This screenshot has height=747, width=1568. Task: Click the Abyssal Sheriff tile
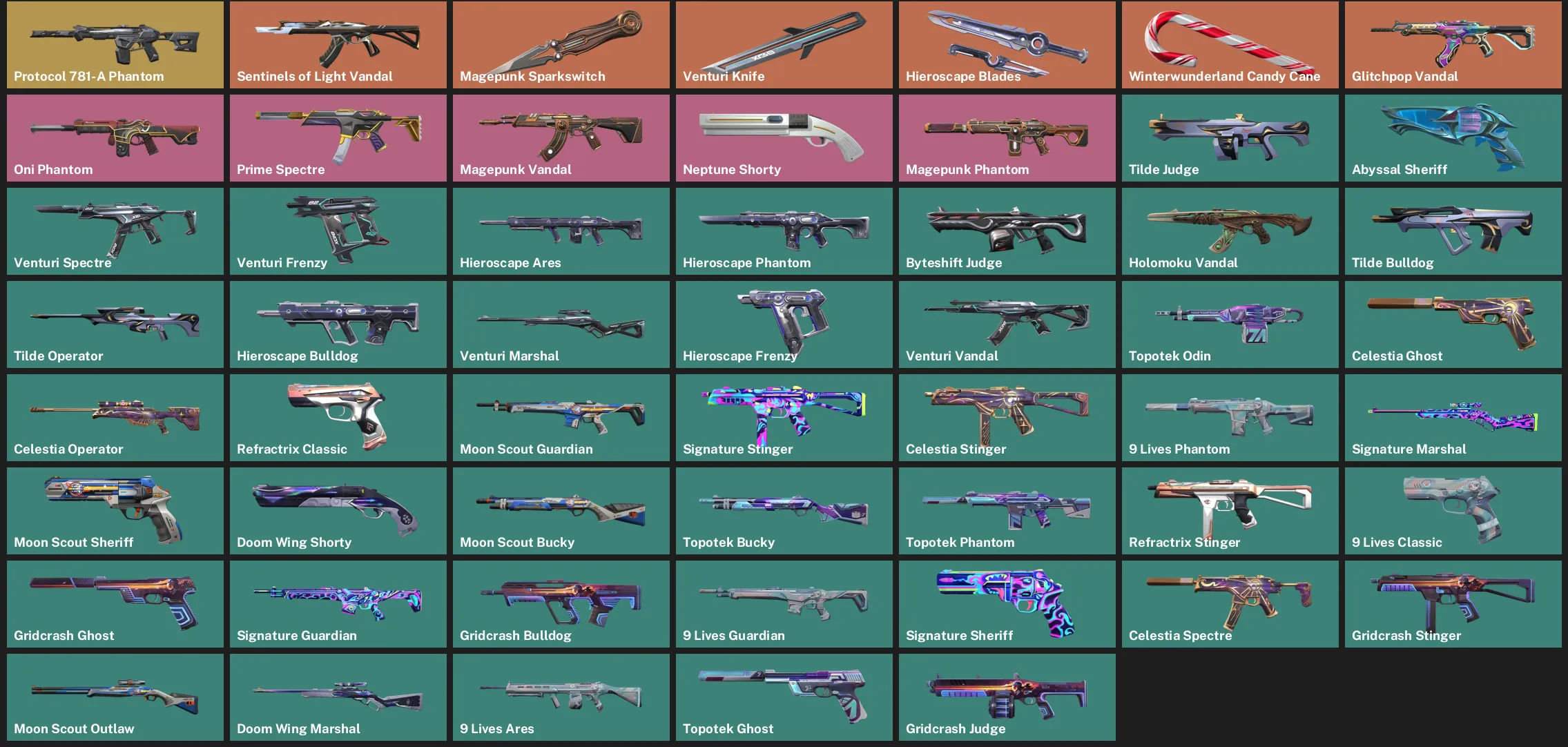(1453, 137)
